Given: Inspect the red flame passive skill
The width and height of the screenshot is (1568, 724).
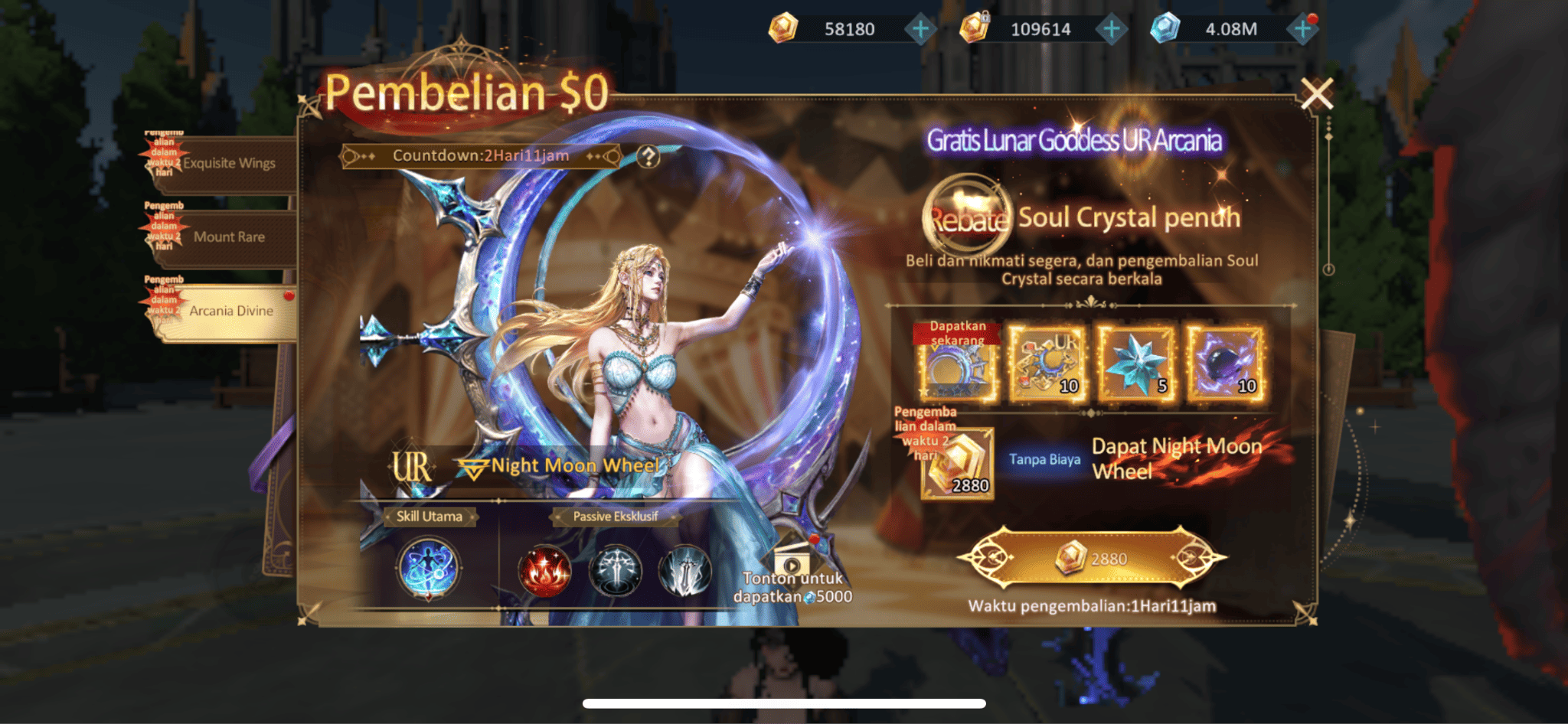Looking at the screenshot, I should click(544, 571).
